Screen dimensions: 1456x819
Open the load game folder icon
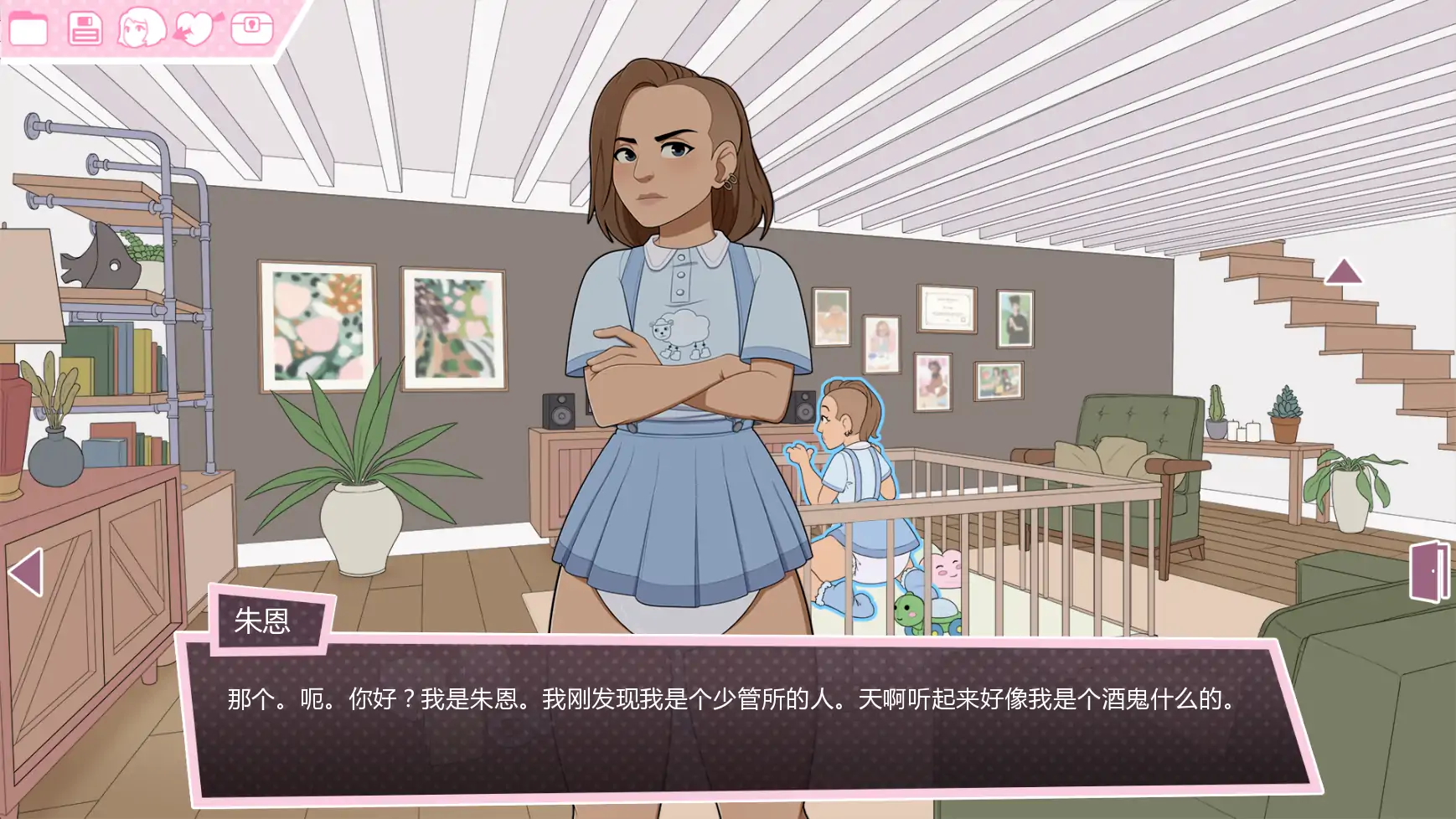pyautogui.click(x=28, y=26)
